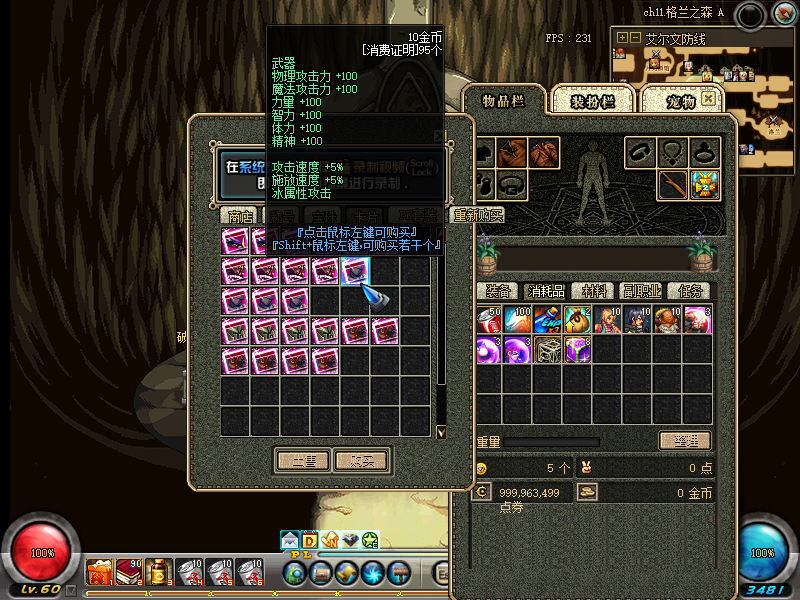
Task: Select the 材料 materials category
Action: (595, 291)
